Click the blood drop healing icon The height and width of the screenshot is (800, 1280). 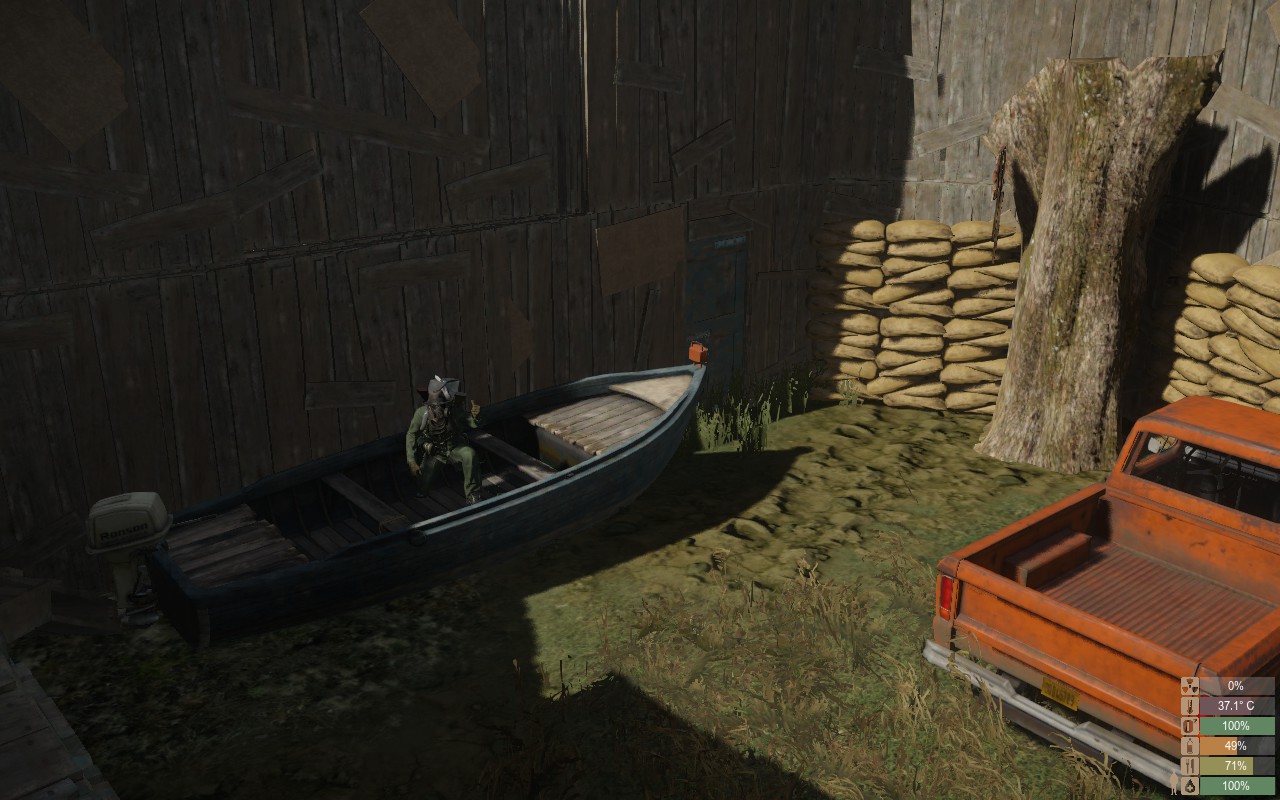1188,788
